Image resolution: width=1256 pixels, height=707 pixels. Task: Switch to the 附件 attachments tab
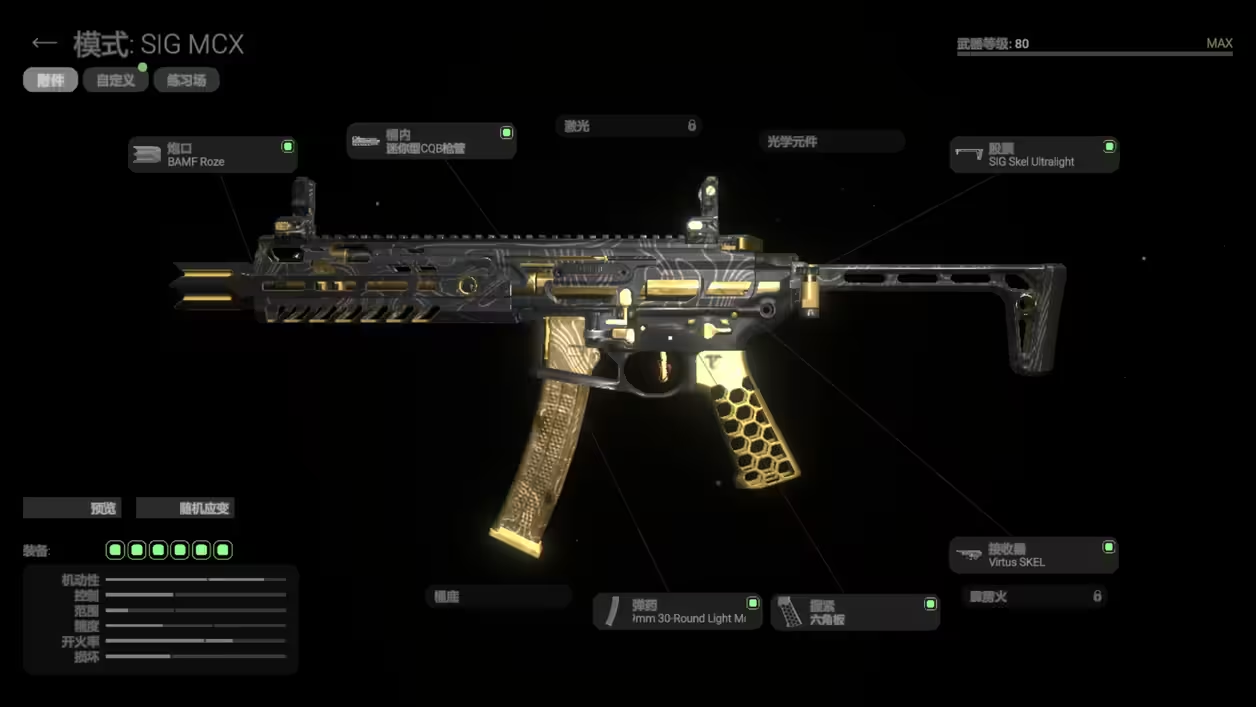(x=50, y=80)
